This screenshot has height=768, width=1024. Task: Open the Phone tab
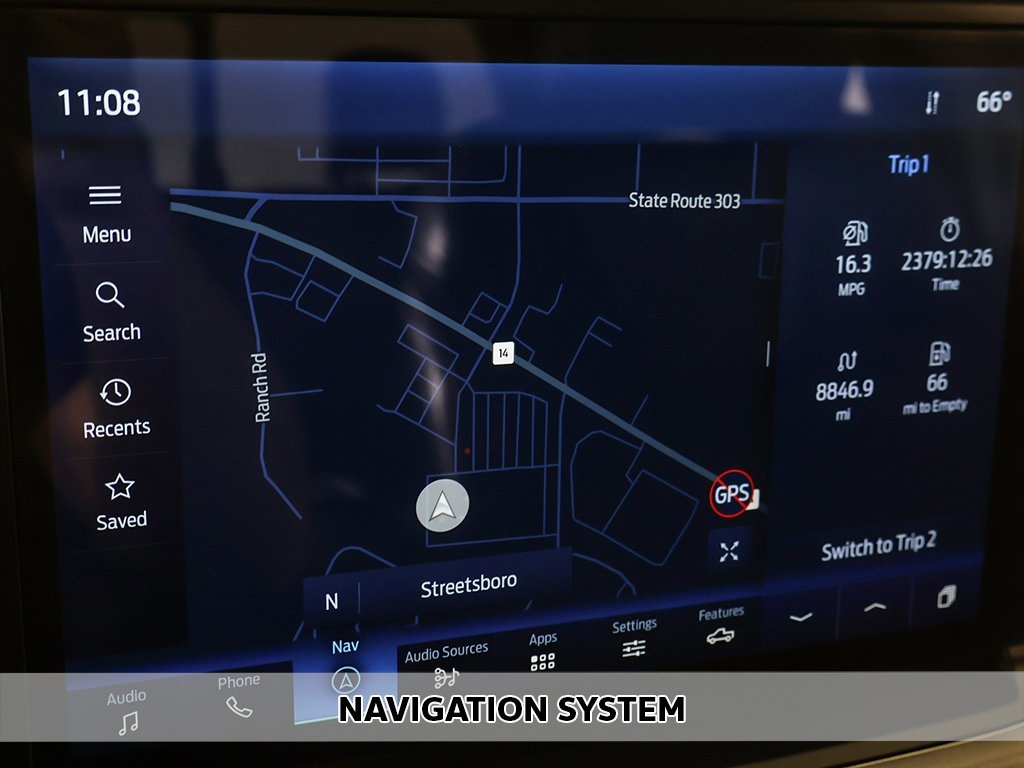[238, 695]
